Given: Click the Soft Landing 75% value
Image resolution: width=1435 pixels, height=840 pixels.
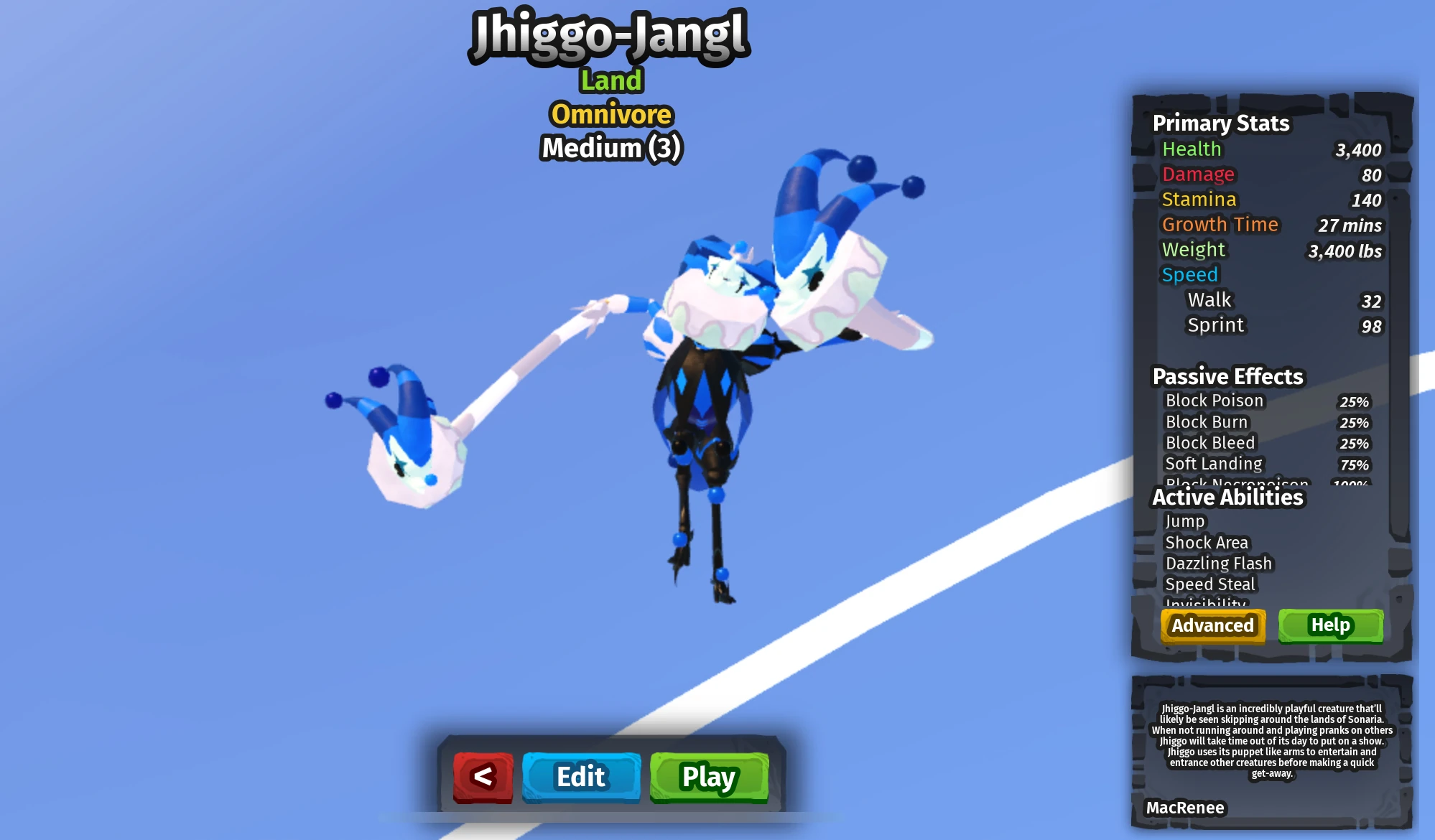Looking at the screenshot, I should click(1355, 464).
